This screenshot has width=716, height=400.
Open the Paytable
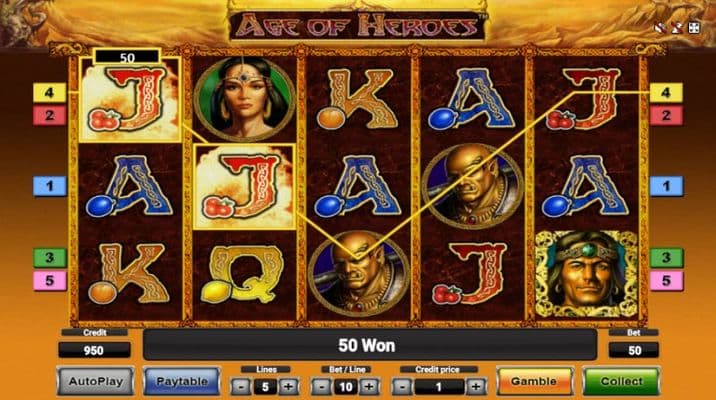click(x=181, y=381)
